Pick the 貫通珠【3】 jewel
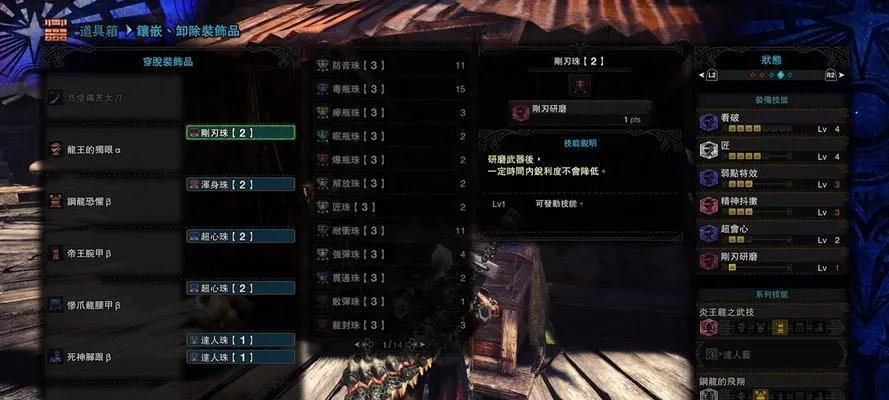 pos(391,278)
